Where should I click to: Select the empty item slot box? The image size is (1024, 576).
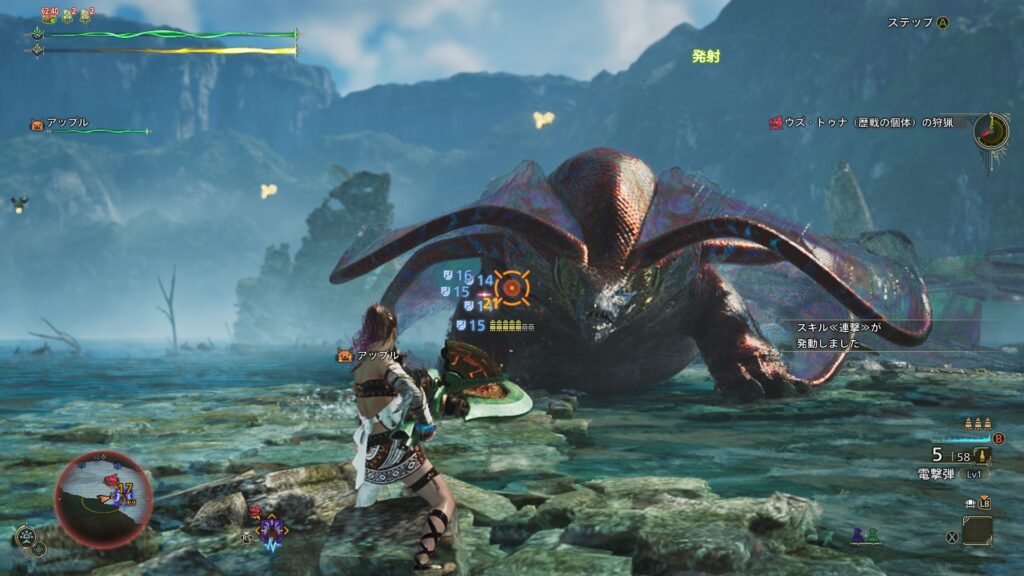977,529
